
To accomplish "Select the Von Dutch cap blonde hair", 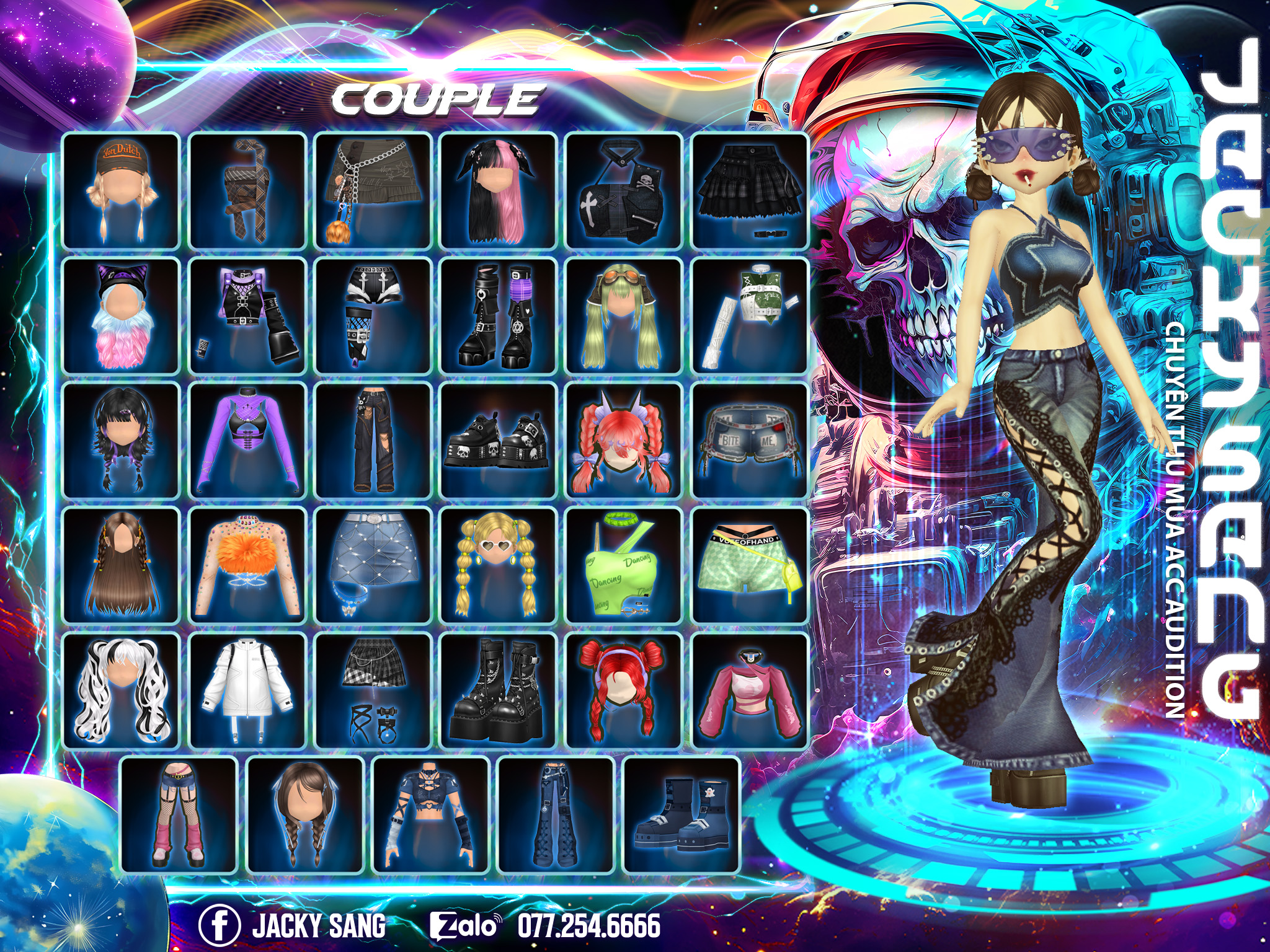I will [121, 190].
